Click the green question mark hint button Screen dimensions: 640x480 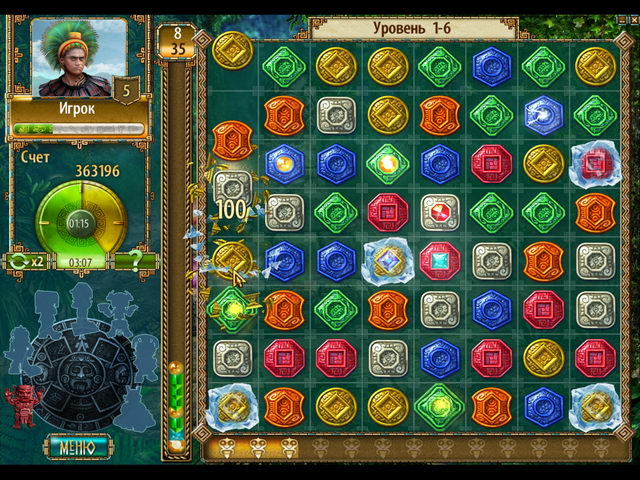click(134, 261)
